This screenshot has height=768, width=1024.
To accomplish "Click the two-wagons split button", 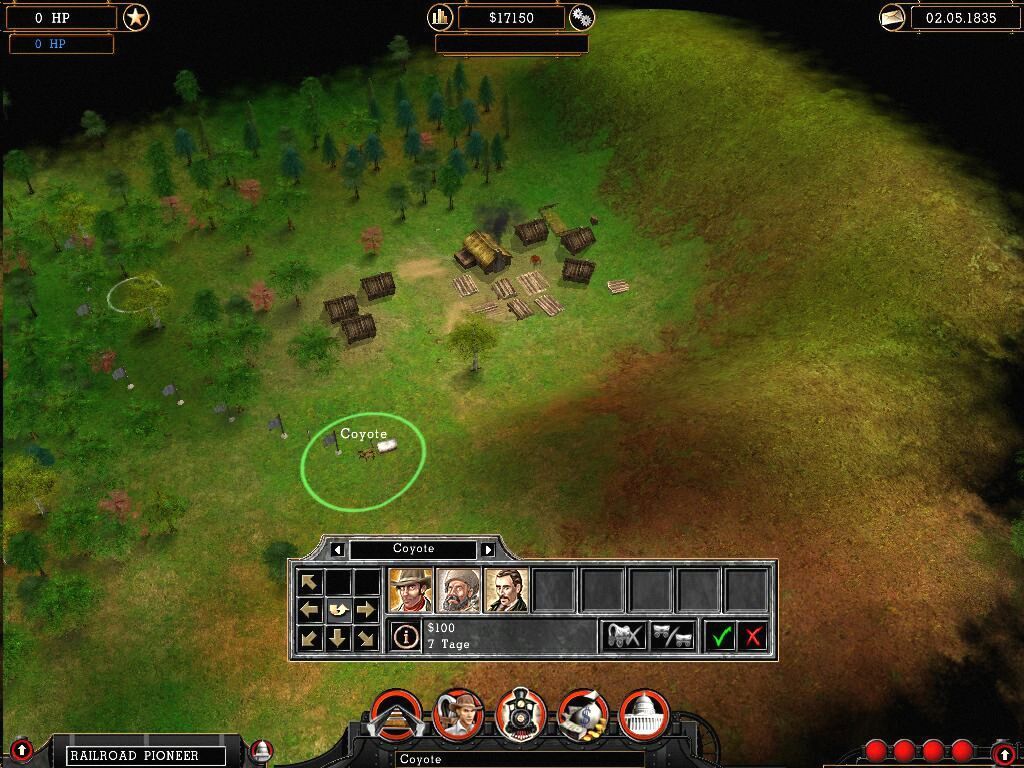I will coord(672,636).
